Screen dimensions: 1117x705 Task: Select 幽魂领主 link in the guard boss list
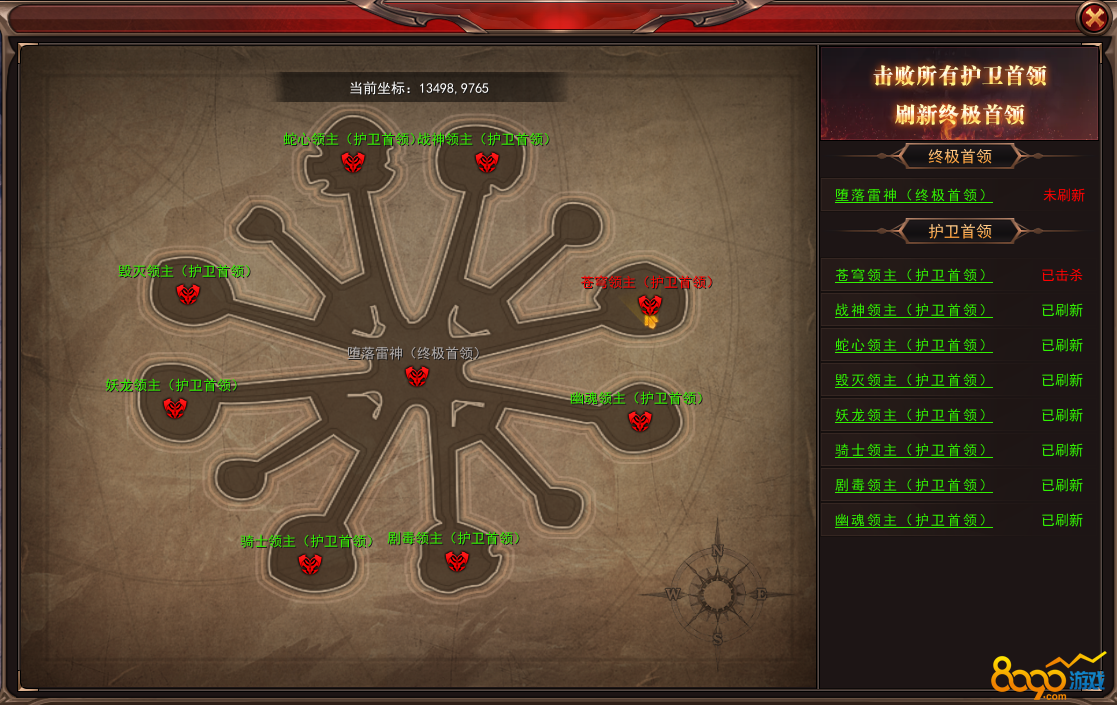913,520
